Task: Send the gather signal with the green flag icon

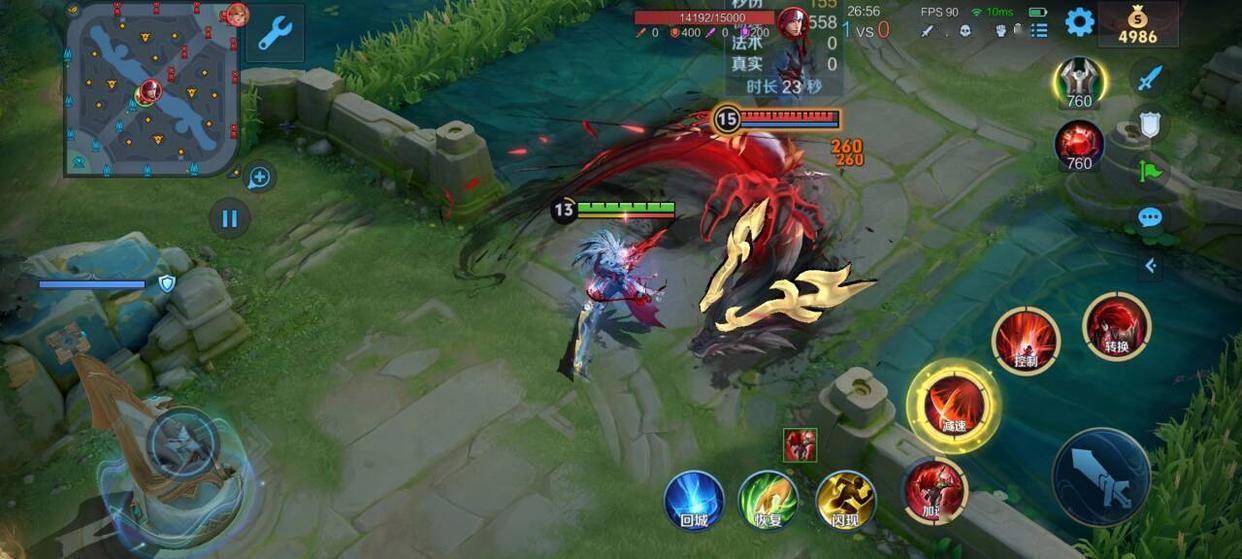Action: coord(1151,171)
